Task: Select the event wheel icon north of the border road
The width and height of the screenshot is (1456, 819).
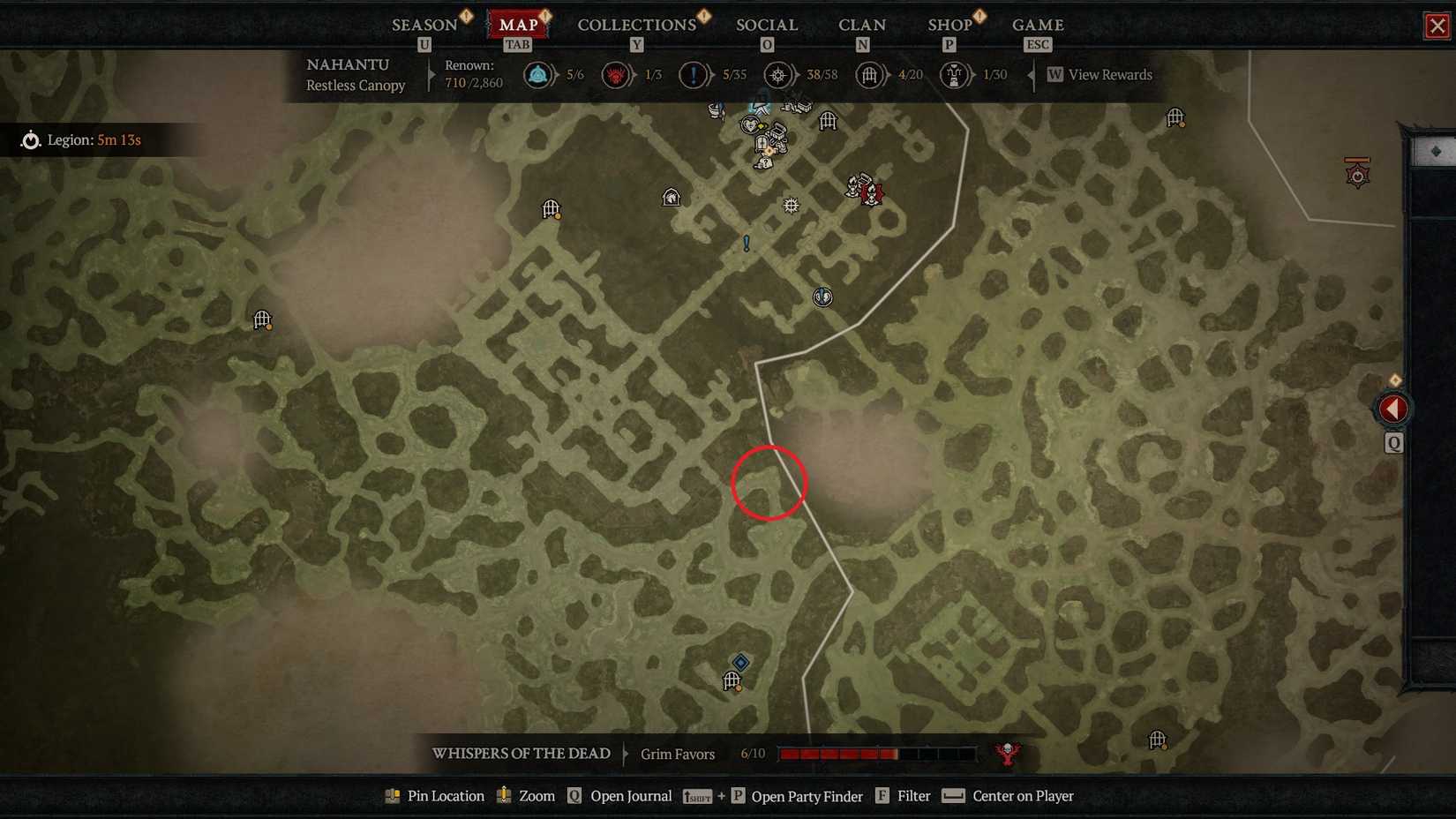Action: (x=792, y=206)
